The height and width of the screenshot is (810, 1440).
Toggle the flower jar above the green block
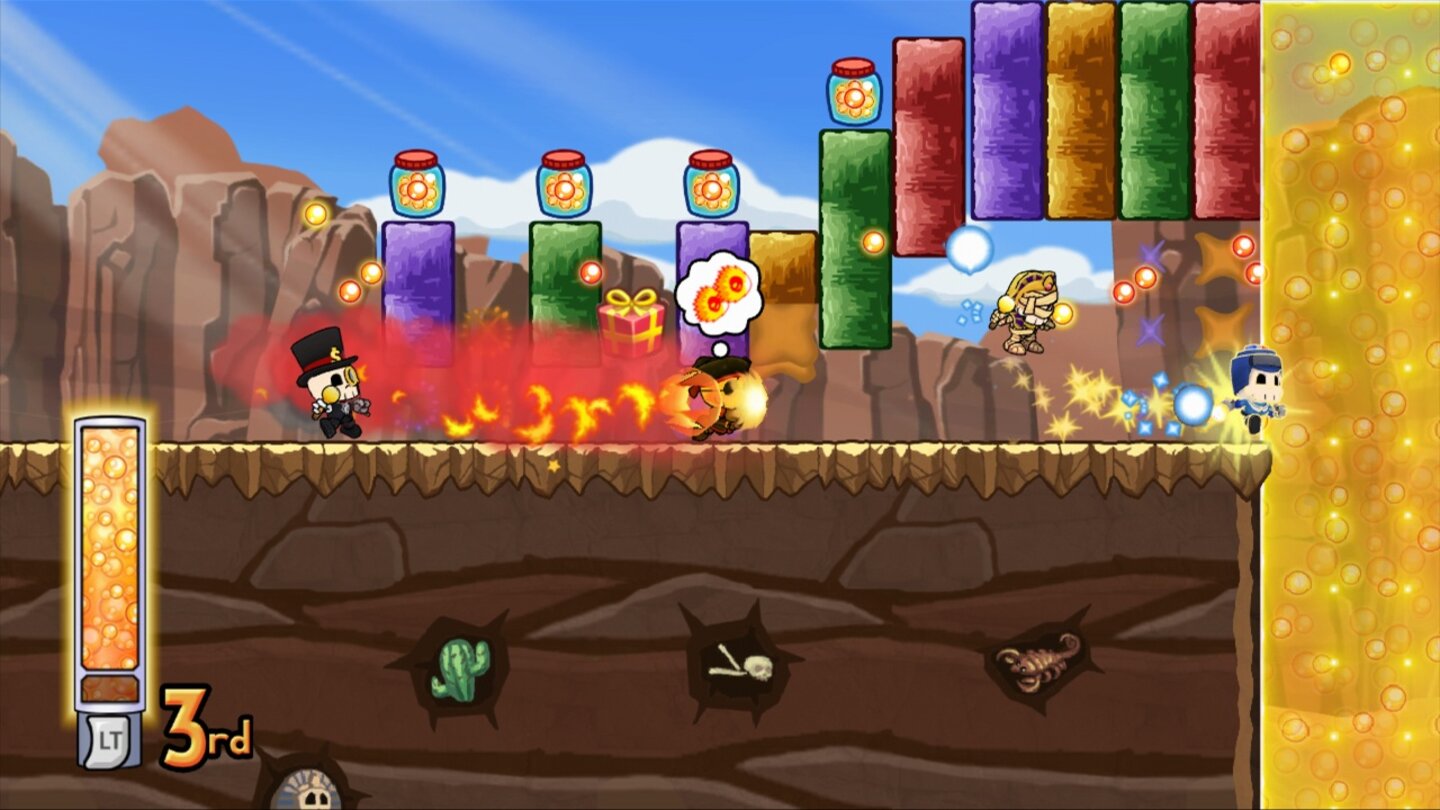[565, 185]
